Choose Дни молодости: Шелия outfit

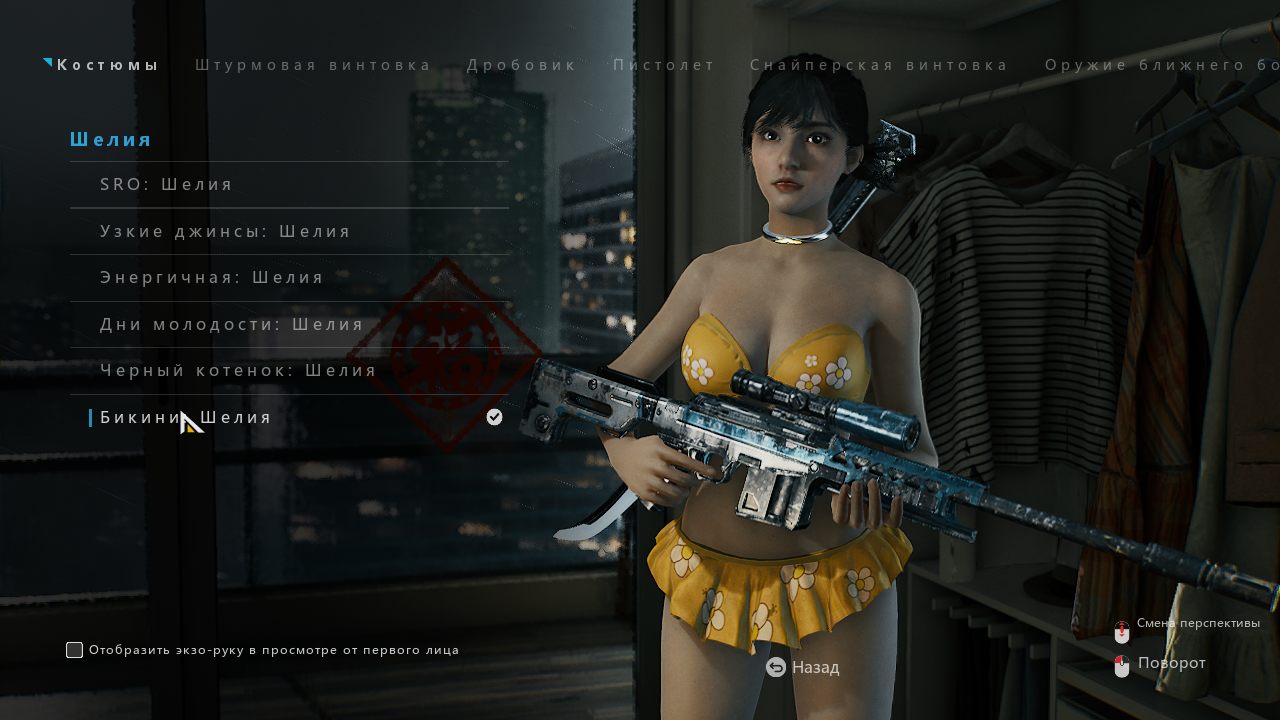[231, 325]
